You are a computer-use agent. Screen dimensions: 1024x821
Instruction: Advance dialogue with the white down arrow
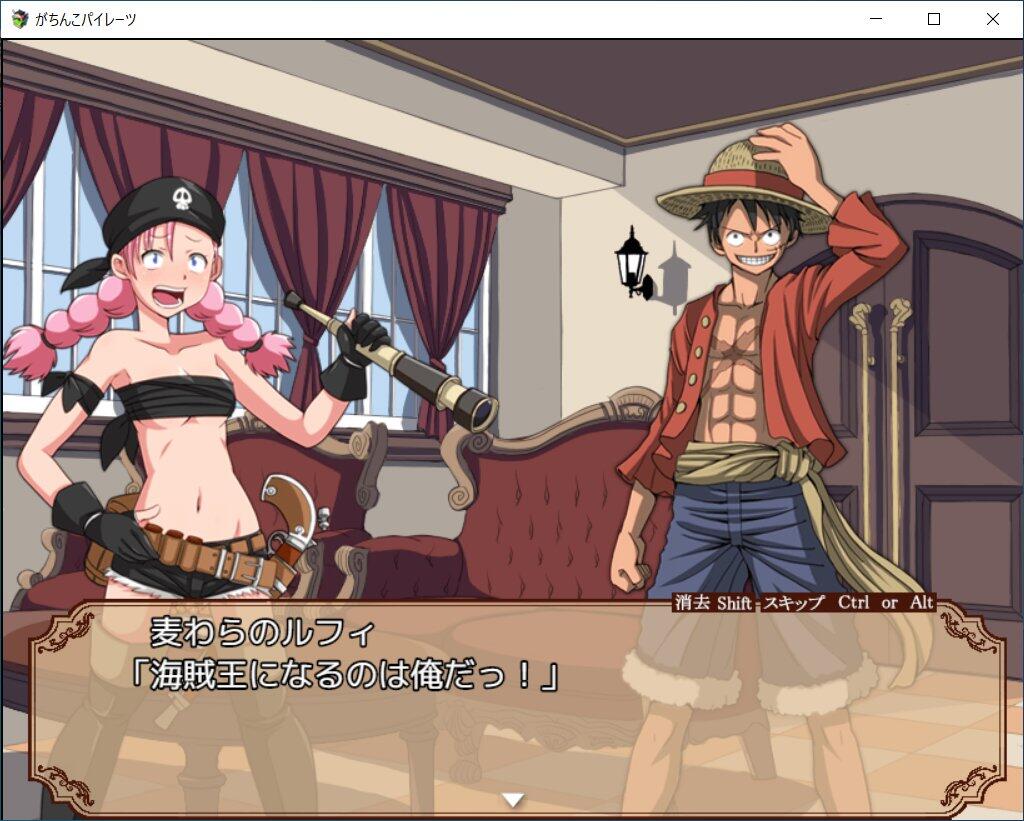click(x=513, y=799)
